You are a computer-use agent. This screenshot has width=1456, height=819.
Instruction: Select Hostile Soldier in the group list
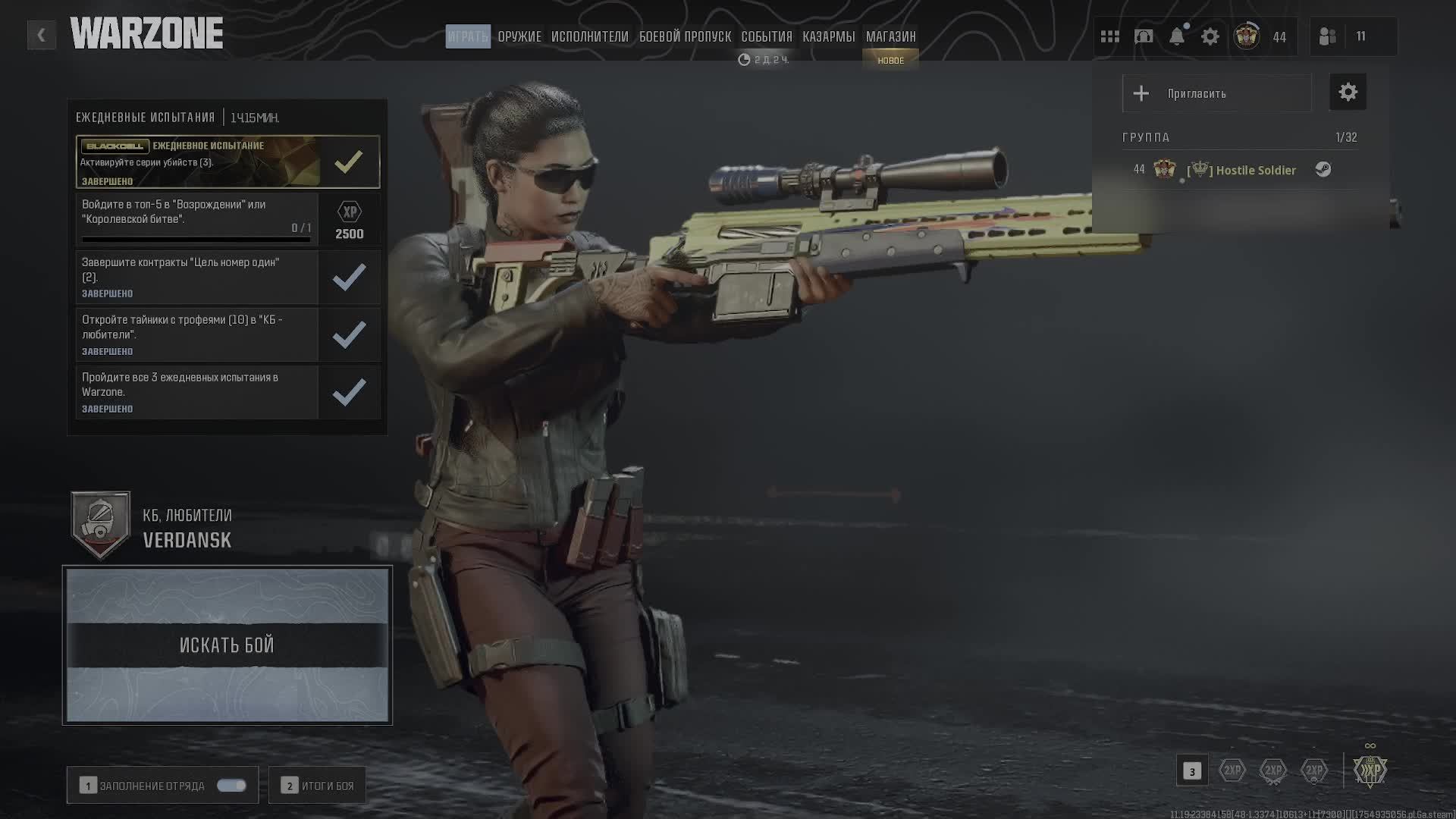click(x=1255, y=170)
